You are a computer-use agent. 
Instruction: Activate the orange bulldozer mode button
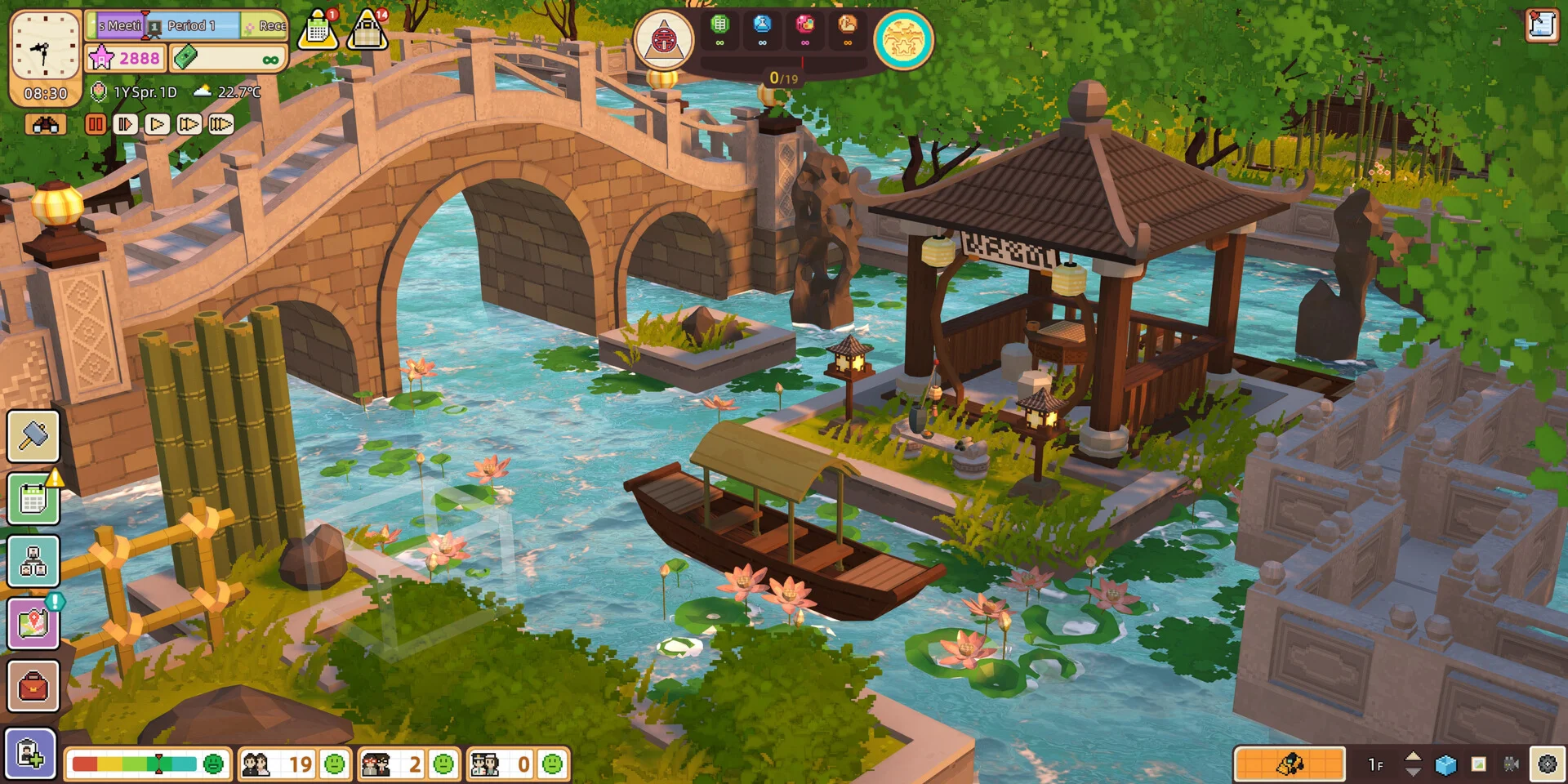pos(1290,764)
